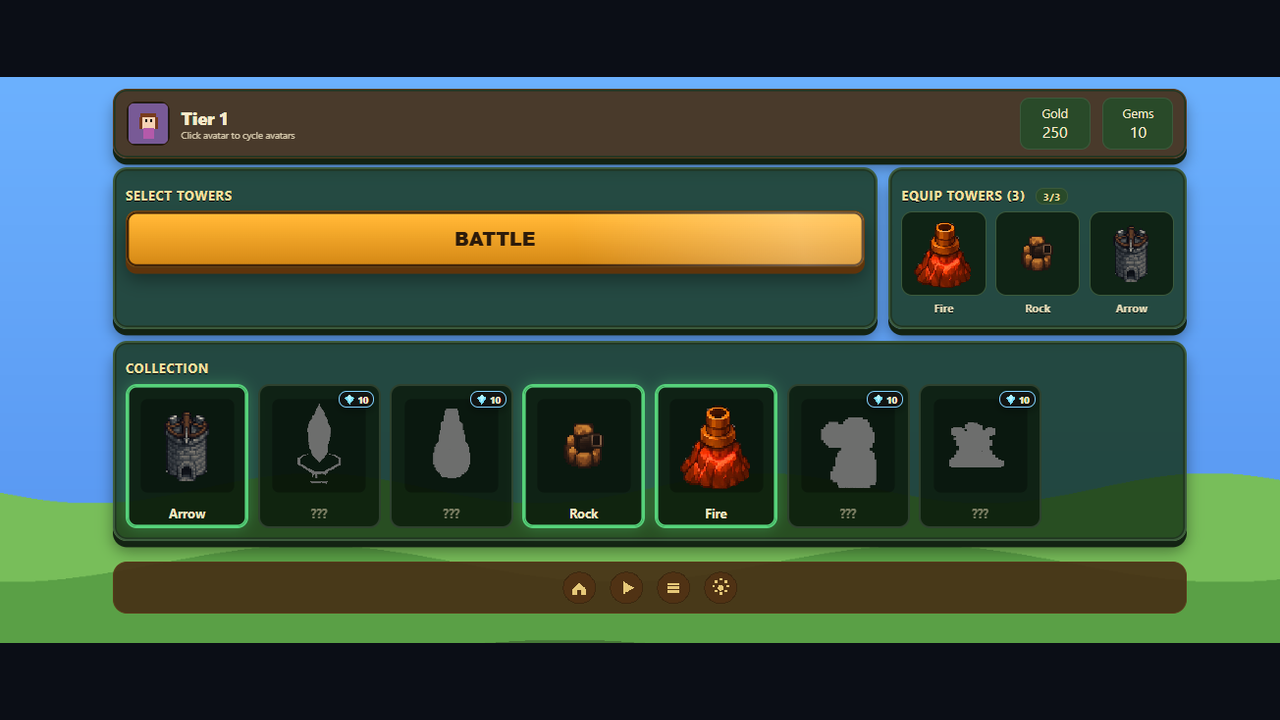1280x720 pixels.
Task: Toggle the Fire tower selection off
Action: (715, 456)
